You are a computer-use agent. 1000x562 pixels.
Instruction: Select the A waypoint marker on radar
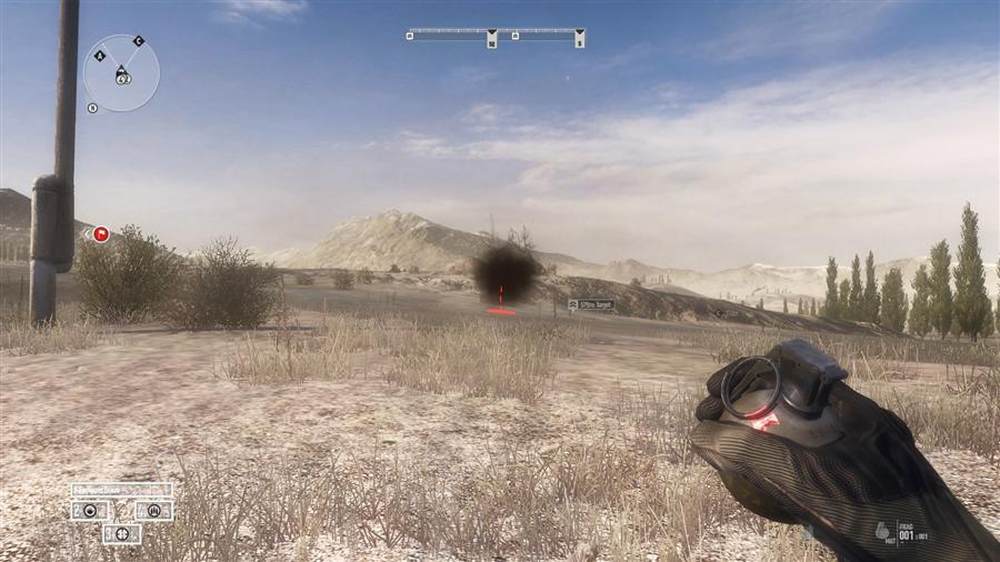coord(100,55)
